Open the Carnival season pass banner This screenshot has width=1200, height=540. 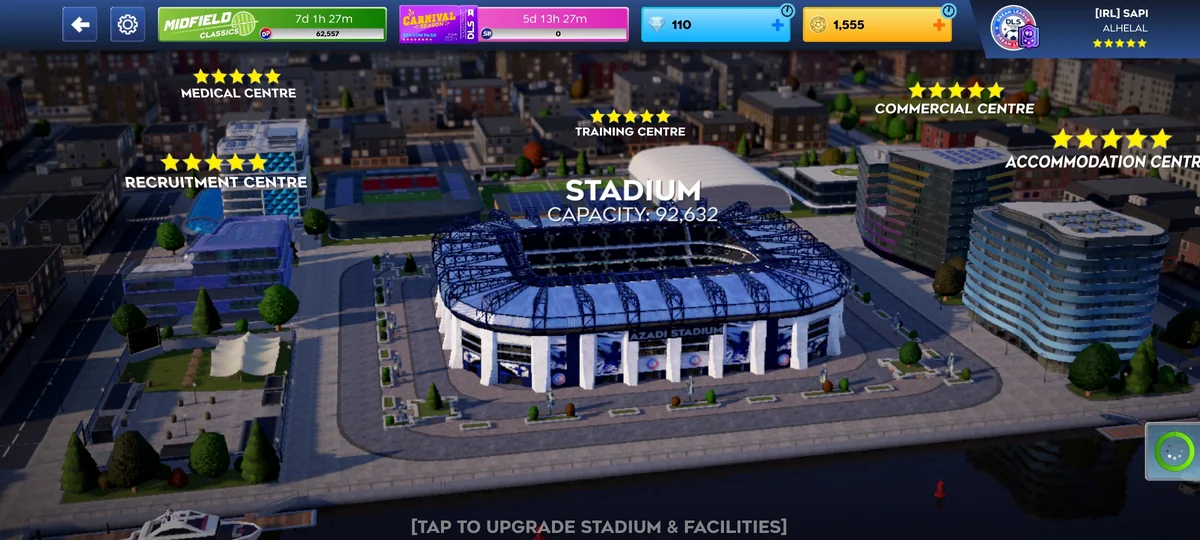514,24
